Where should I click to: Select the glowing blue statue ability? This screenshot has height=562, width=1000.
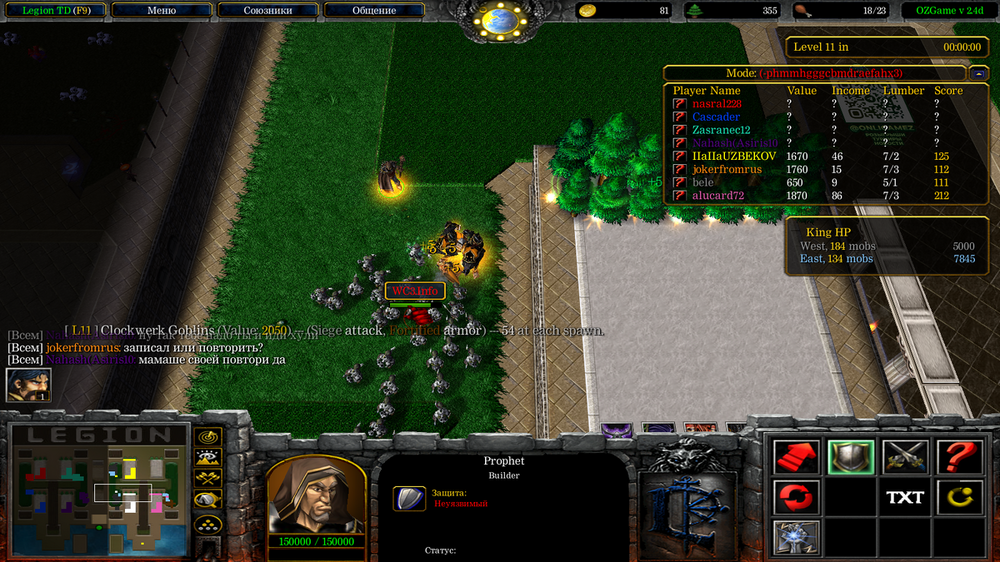click(797, 537)
